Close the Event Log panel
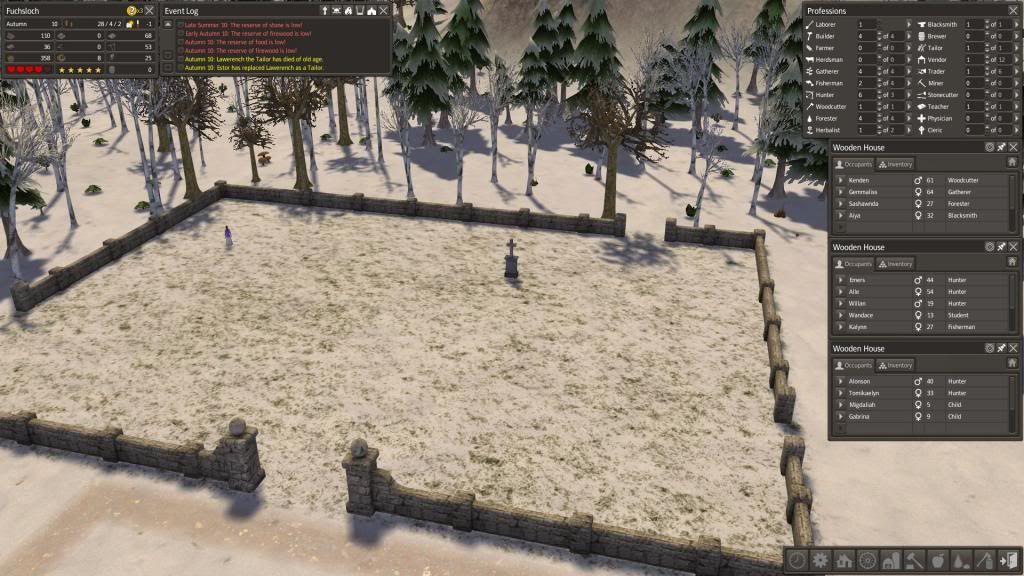The width and height of the screenshot is (1024, 576). pyautogui.click(x=384, y=11)
